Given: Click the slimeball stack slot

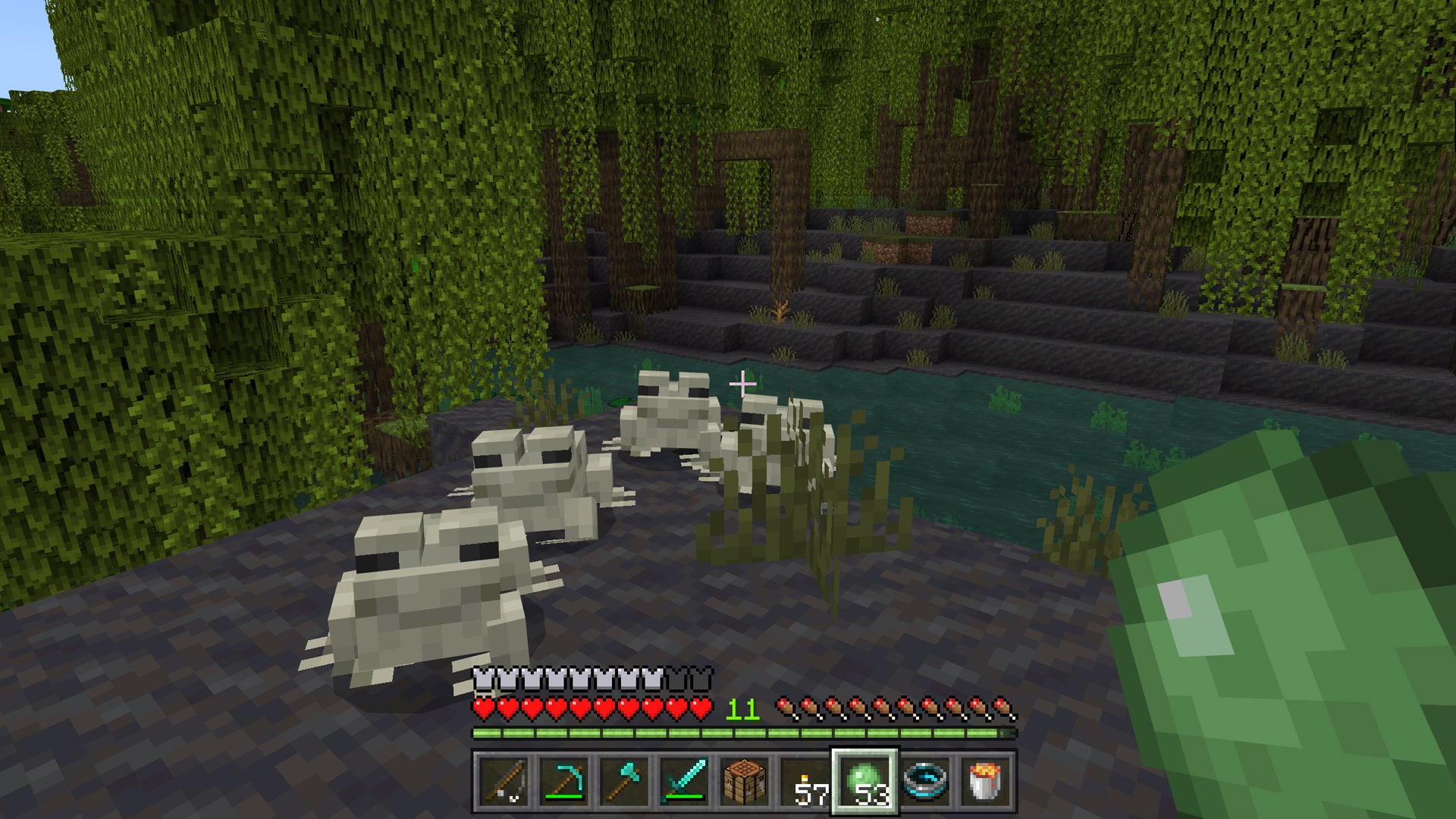Looking at the screenshot, I should pyautogui.click(x=866, y=781).
